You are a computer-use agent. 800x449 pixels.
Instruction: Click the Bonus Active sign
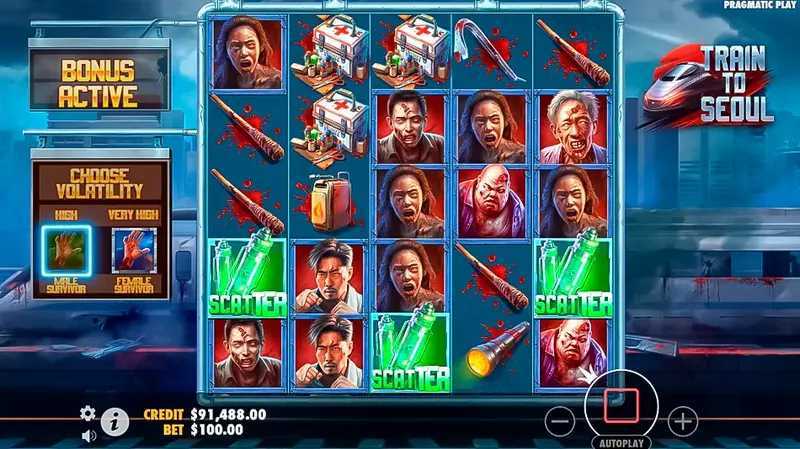click(x=98, y=84)
